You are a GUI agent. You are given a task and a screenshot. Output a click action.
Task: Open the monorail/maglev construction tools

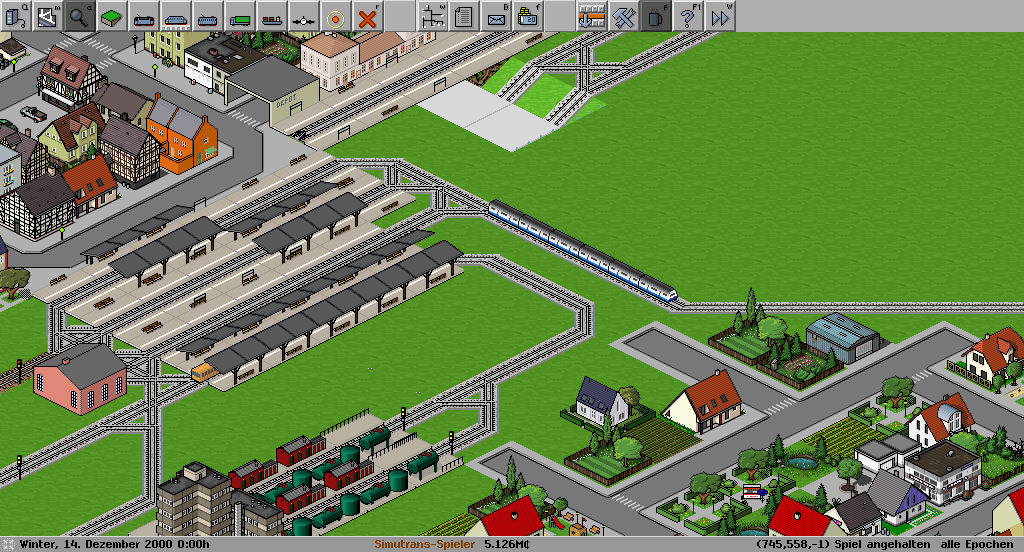coord(175,15)
